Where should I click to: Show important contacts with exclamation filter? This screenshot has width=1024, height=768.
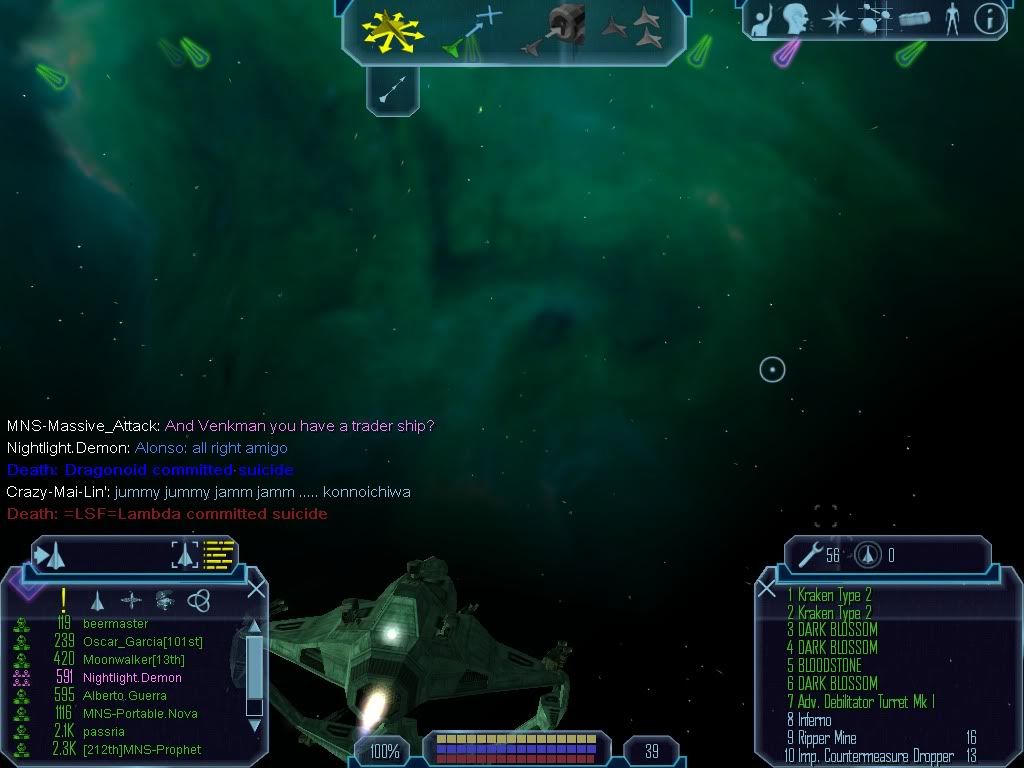click(x=64, y=600)
